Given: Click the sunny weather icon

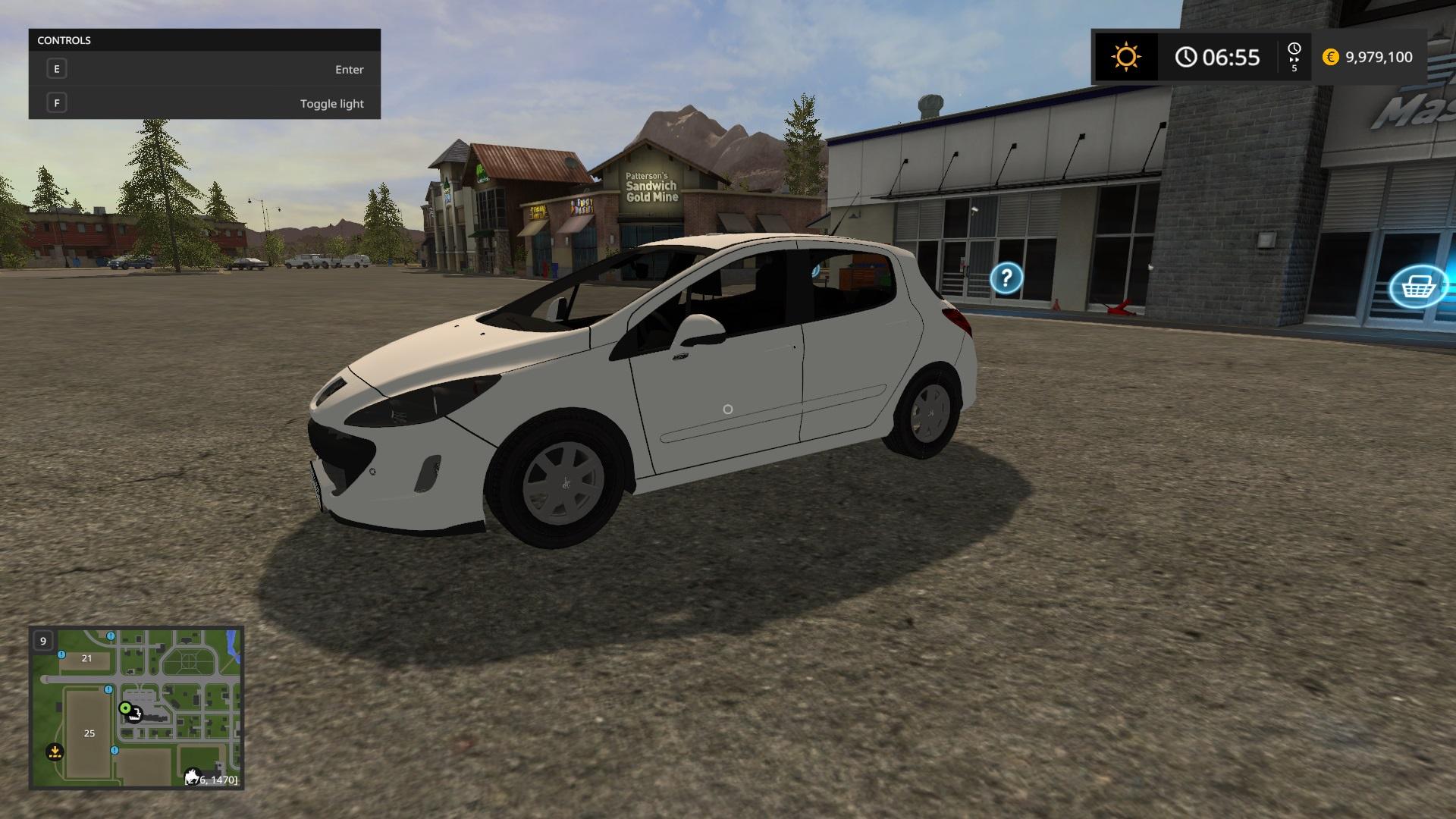Looking at the screenshot, I should click(x=1125, y=57).
